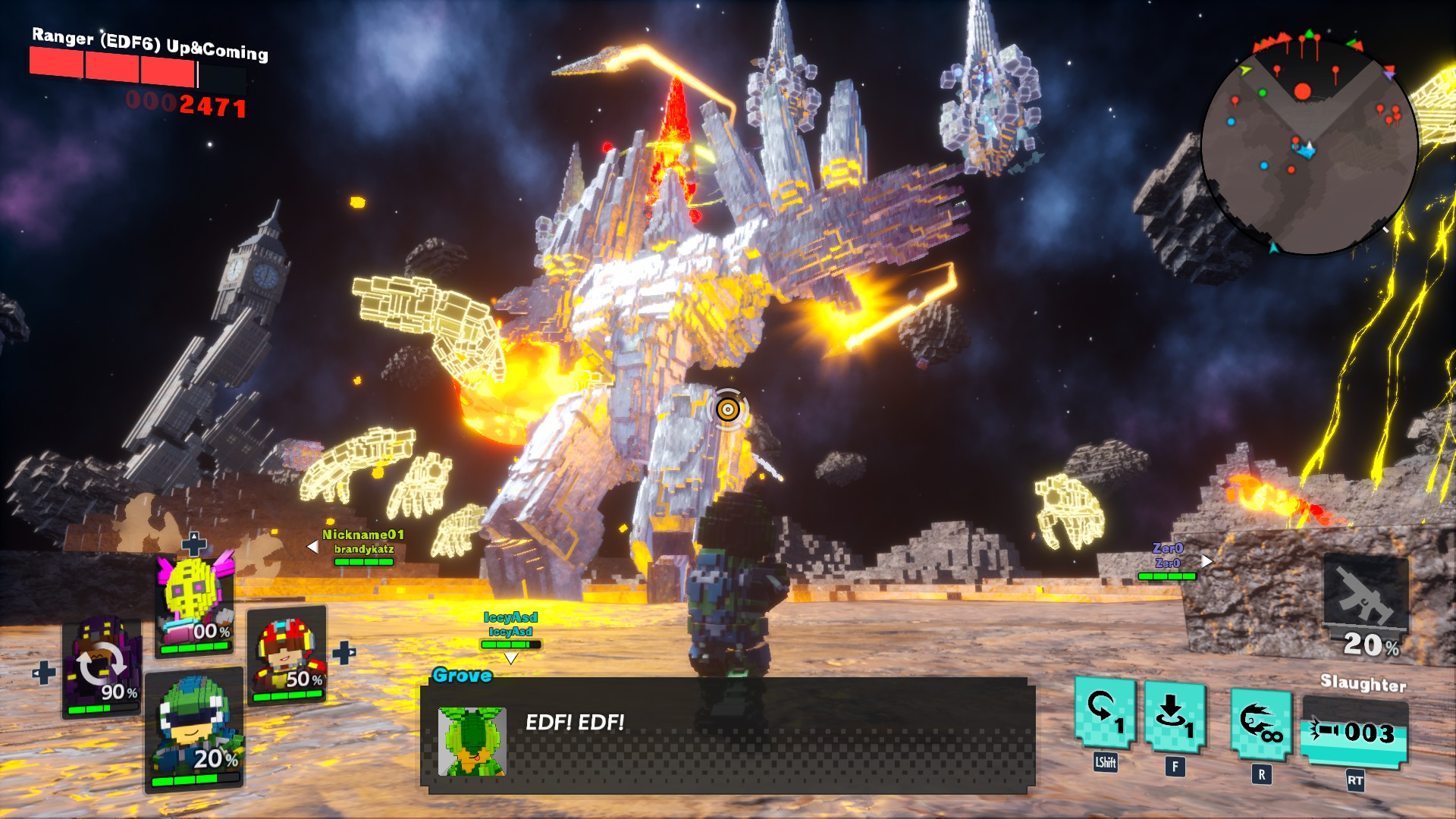The width and height of the screenshot is (1456, 819).
Task: Select the green-helmeted Ranger portrait
Action: (194, 731)
